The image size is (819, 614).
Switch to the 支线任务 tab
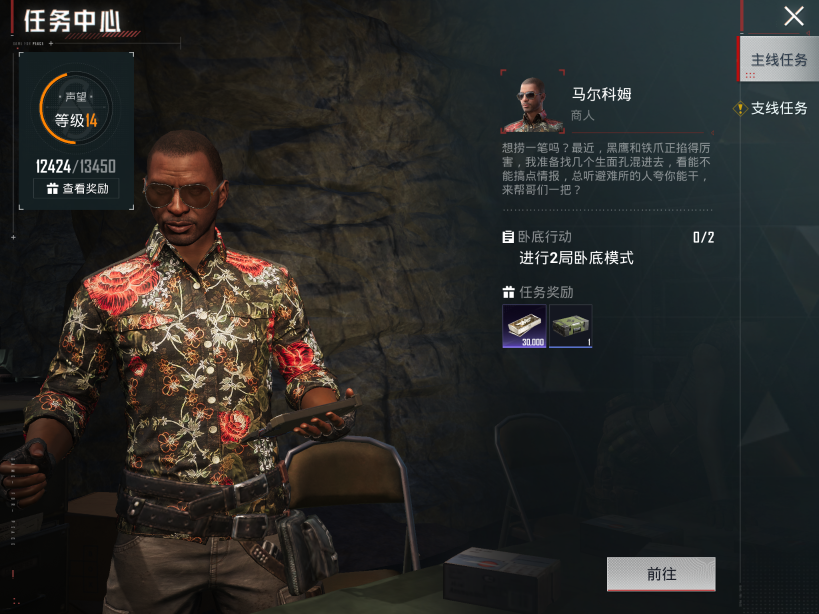779,108
